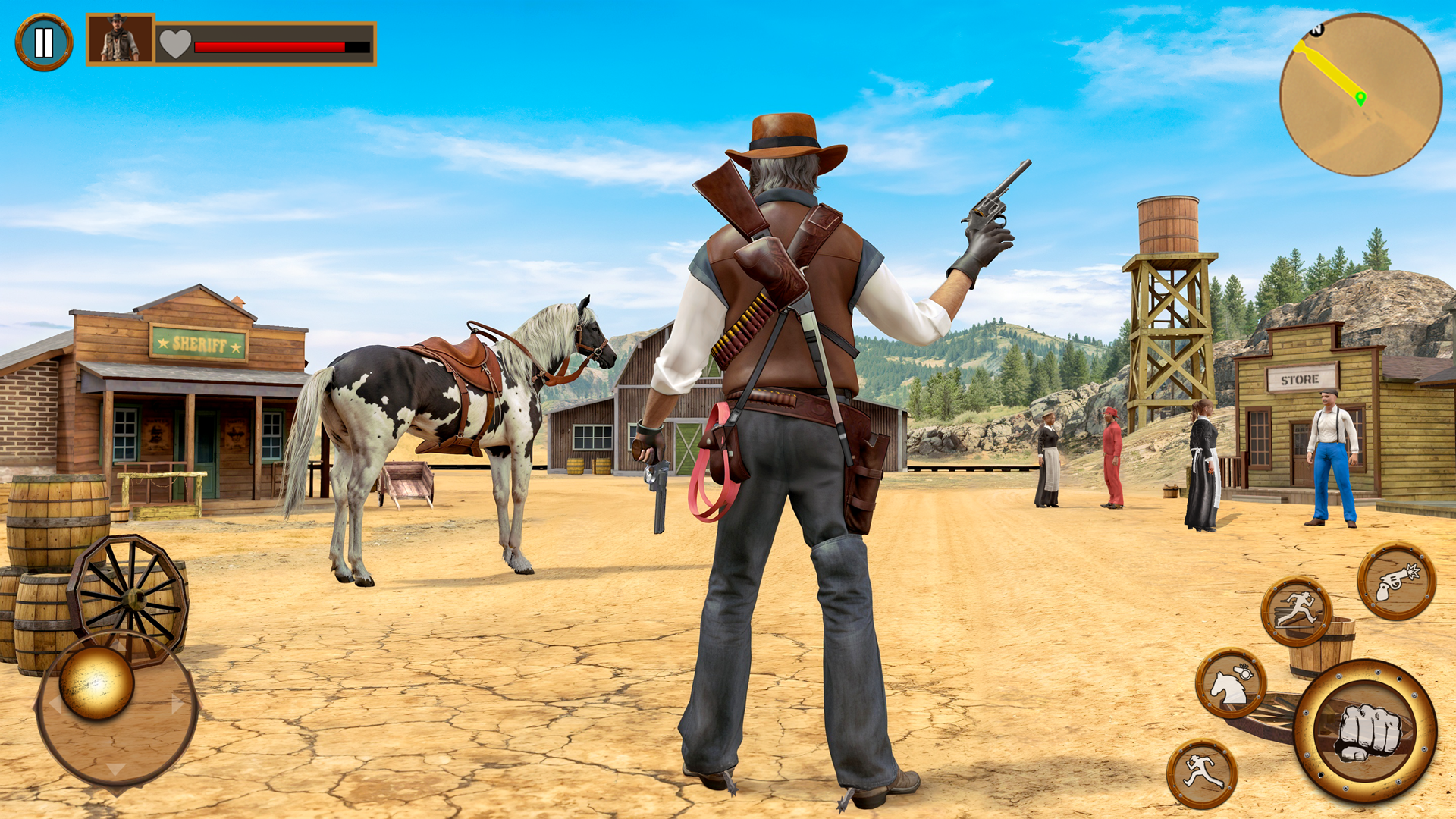Click the cowboy character portrait

tap(121, 39)
